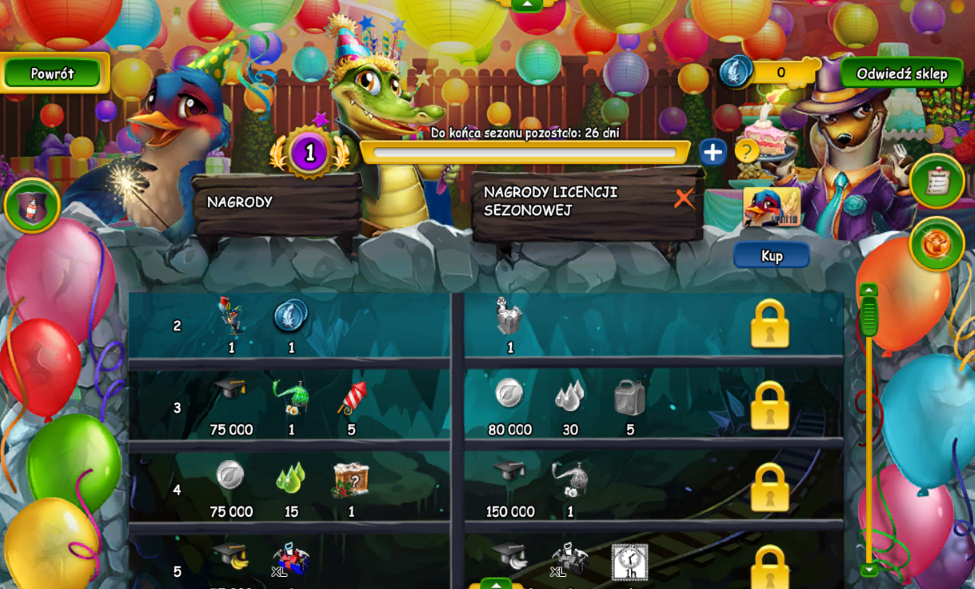The width and height of the screenshot is (975, 589).
Task: Select the round shield badge icon
Action: click(x=32, y=205)
